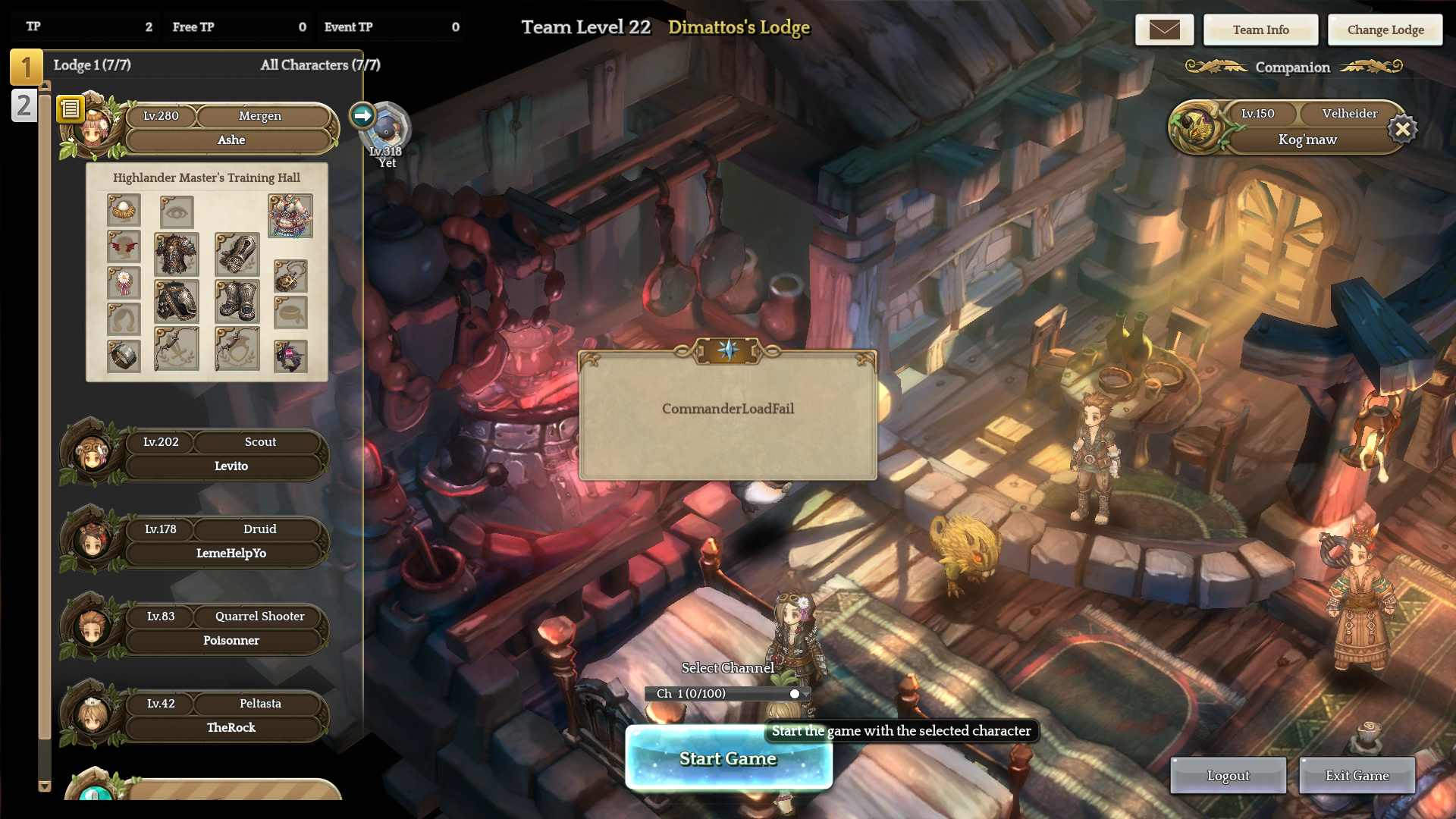The width and height of the screenshot is (1456, 819).
Task: Remove the Kog'maw companion with X
Action: pyautogui.click(x=1402, y=130)
